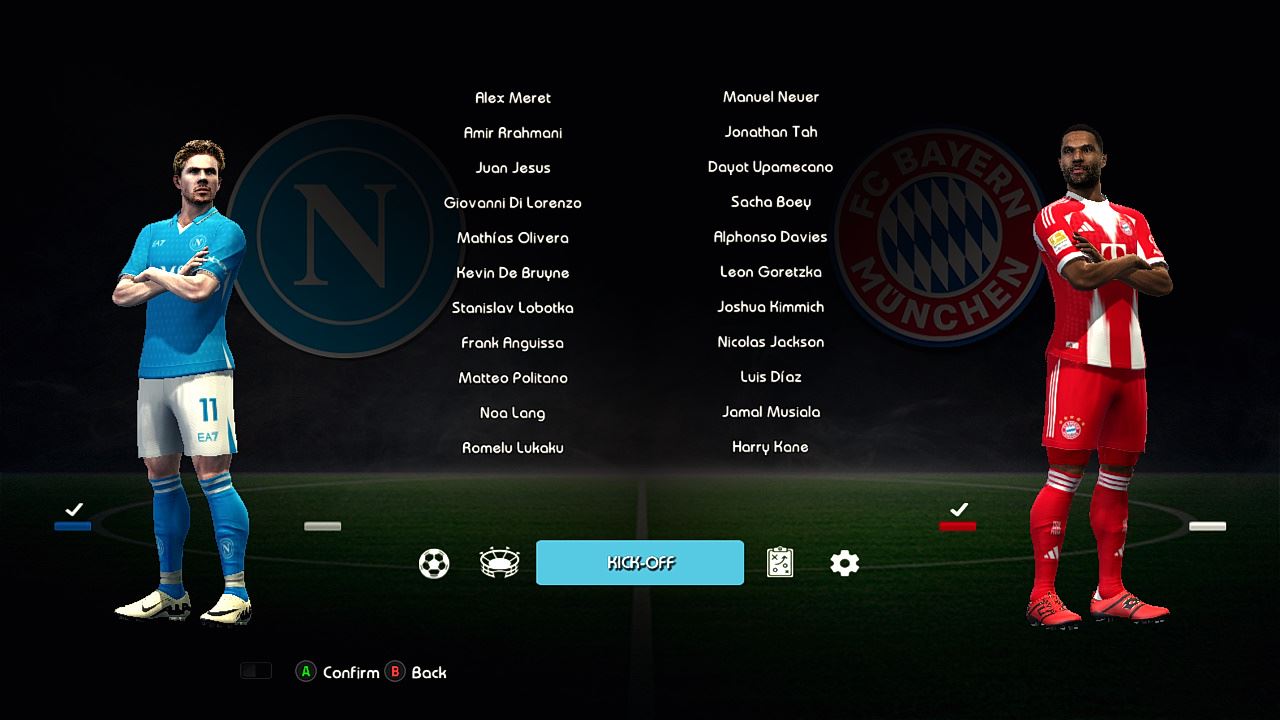Select the blue Napoli kit marker
Viewport: 1280px width, 720px height.
tap(73, 526)
